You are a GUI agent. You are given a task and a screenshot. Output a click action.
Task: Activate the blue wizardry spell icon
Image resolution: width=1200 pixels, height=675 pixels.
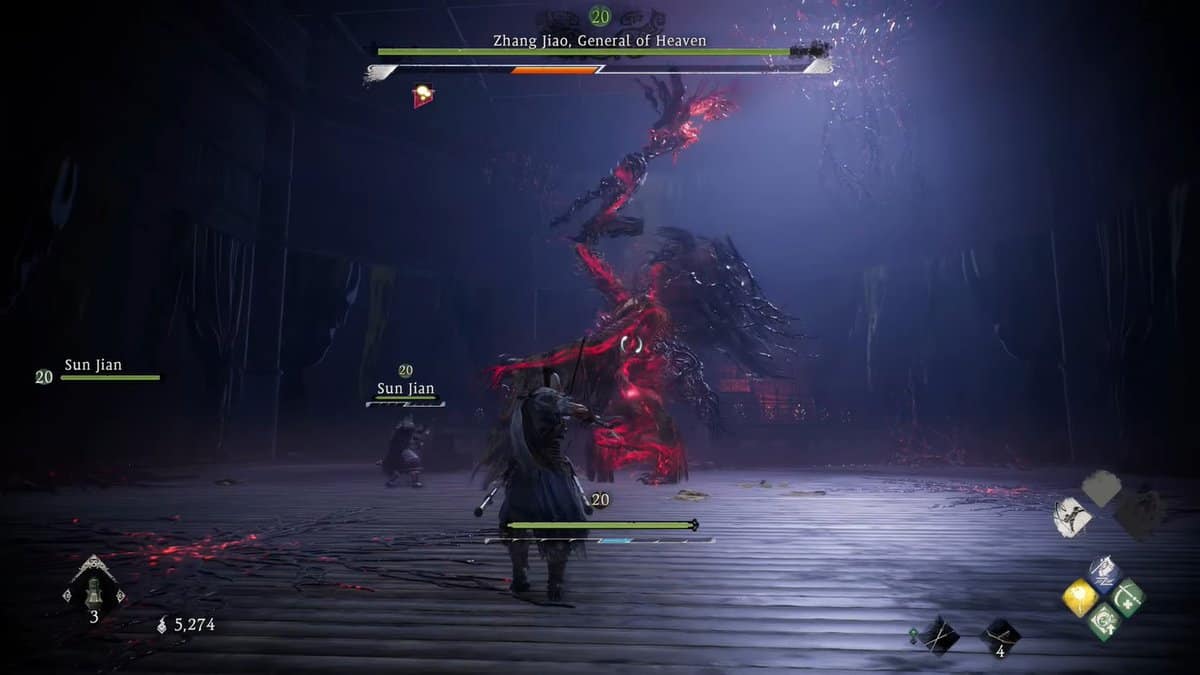1104,575
